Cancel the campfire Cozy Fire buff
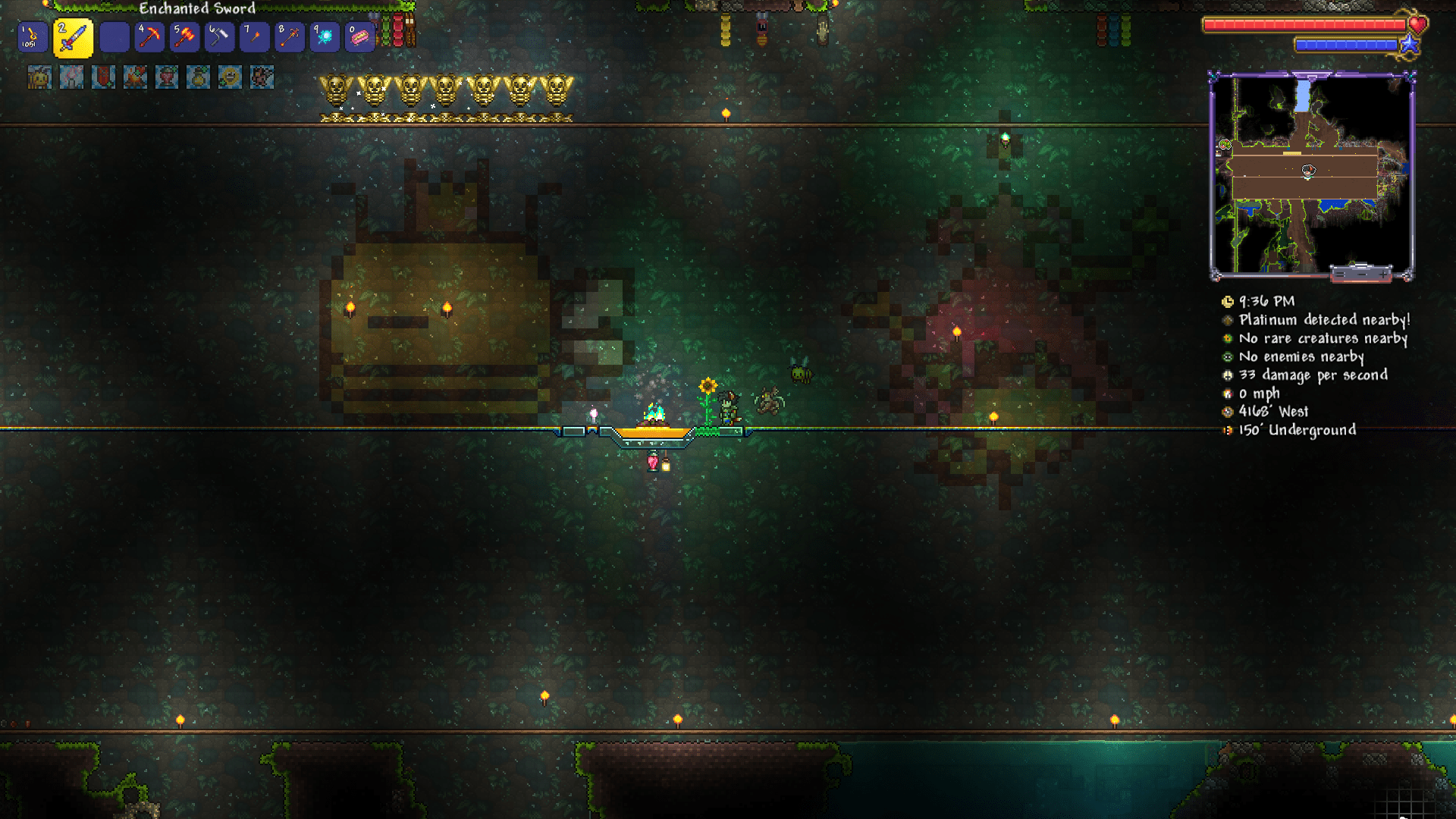The width and height of the screenshot is (1456, 819). (134, 77)
